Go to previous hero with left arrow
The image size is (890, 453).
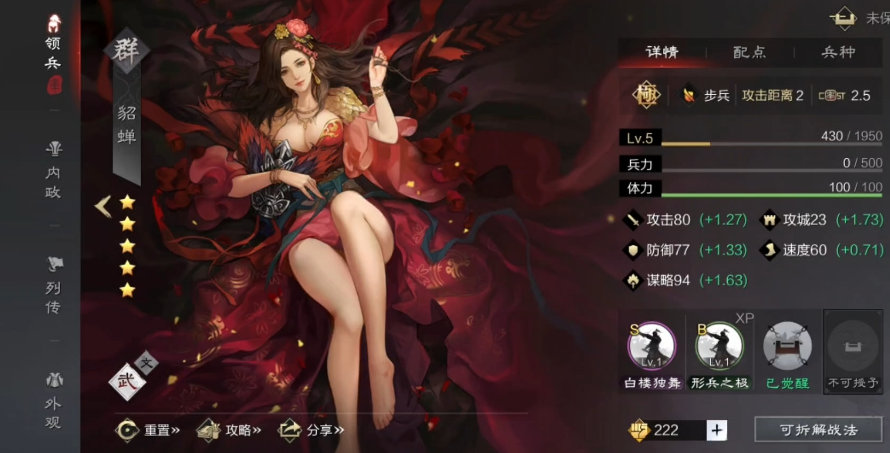tap(102, 206)
